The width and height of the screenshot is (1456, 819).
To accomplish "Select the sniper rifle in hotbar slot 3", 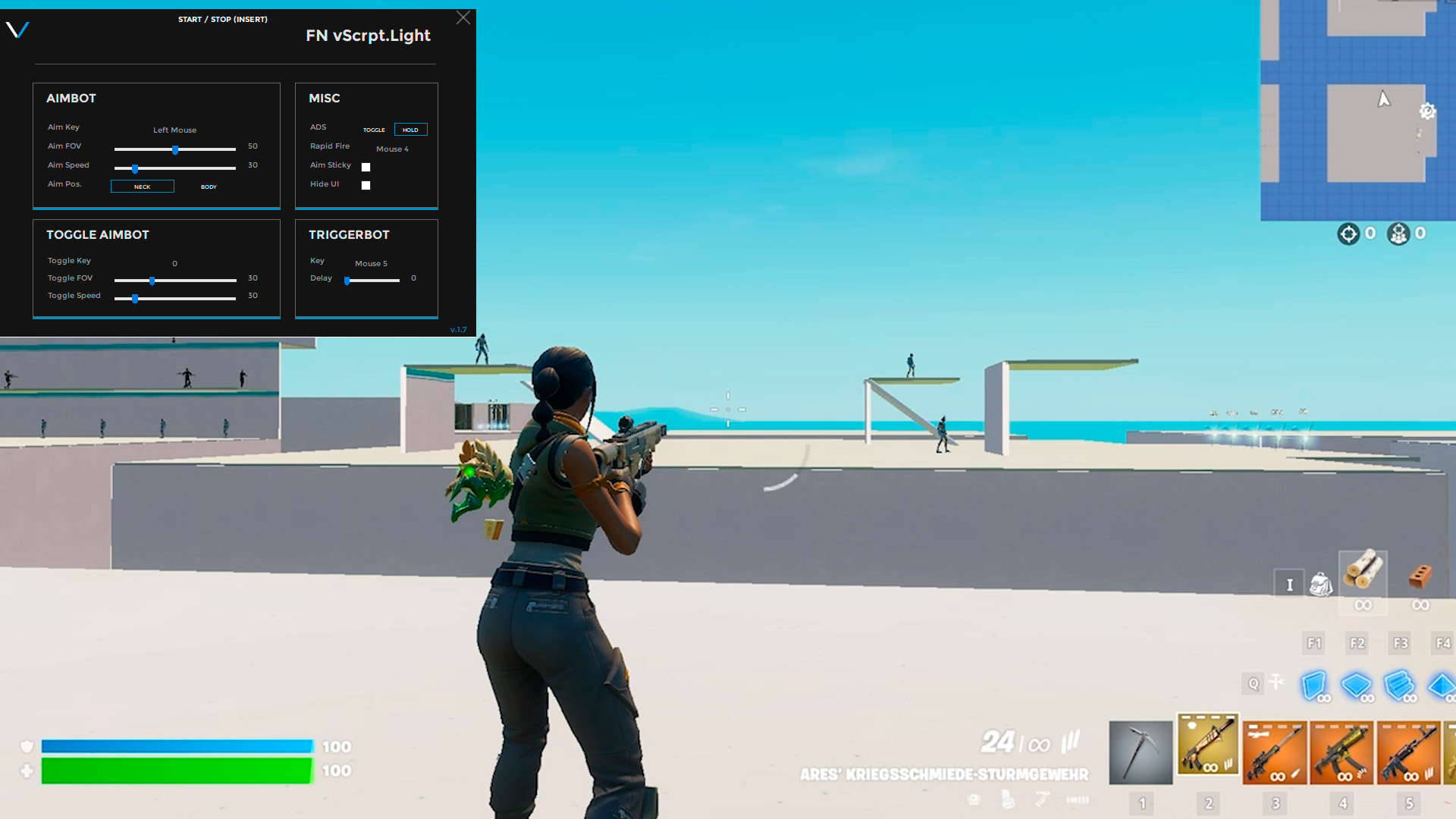I will click(x=1275, y=752).
